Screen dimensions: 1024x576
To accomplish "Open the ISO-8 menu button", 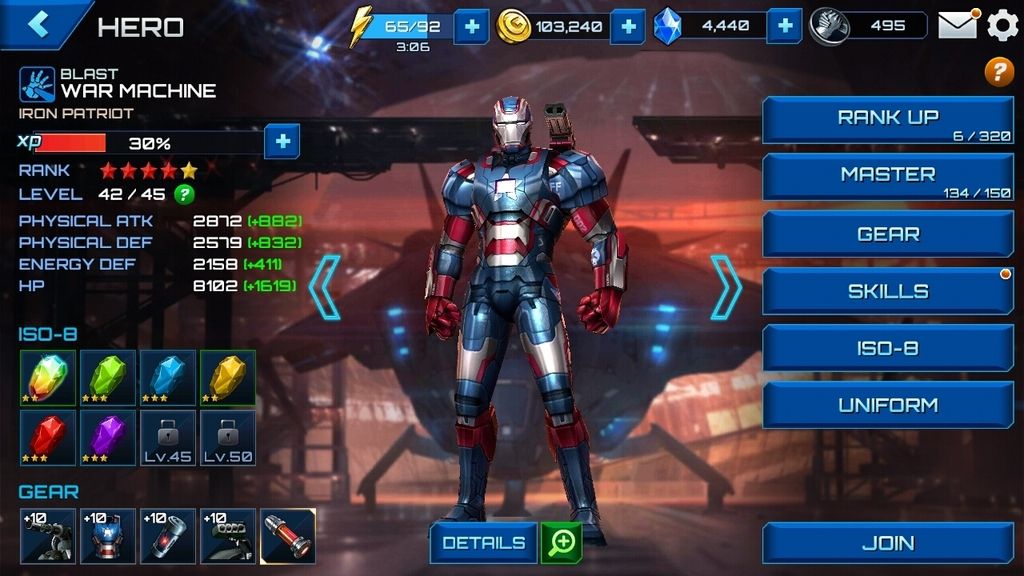I will point(888,348).
